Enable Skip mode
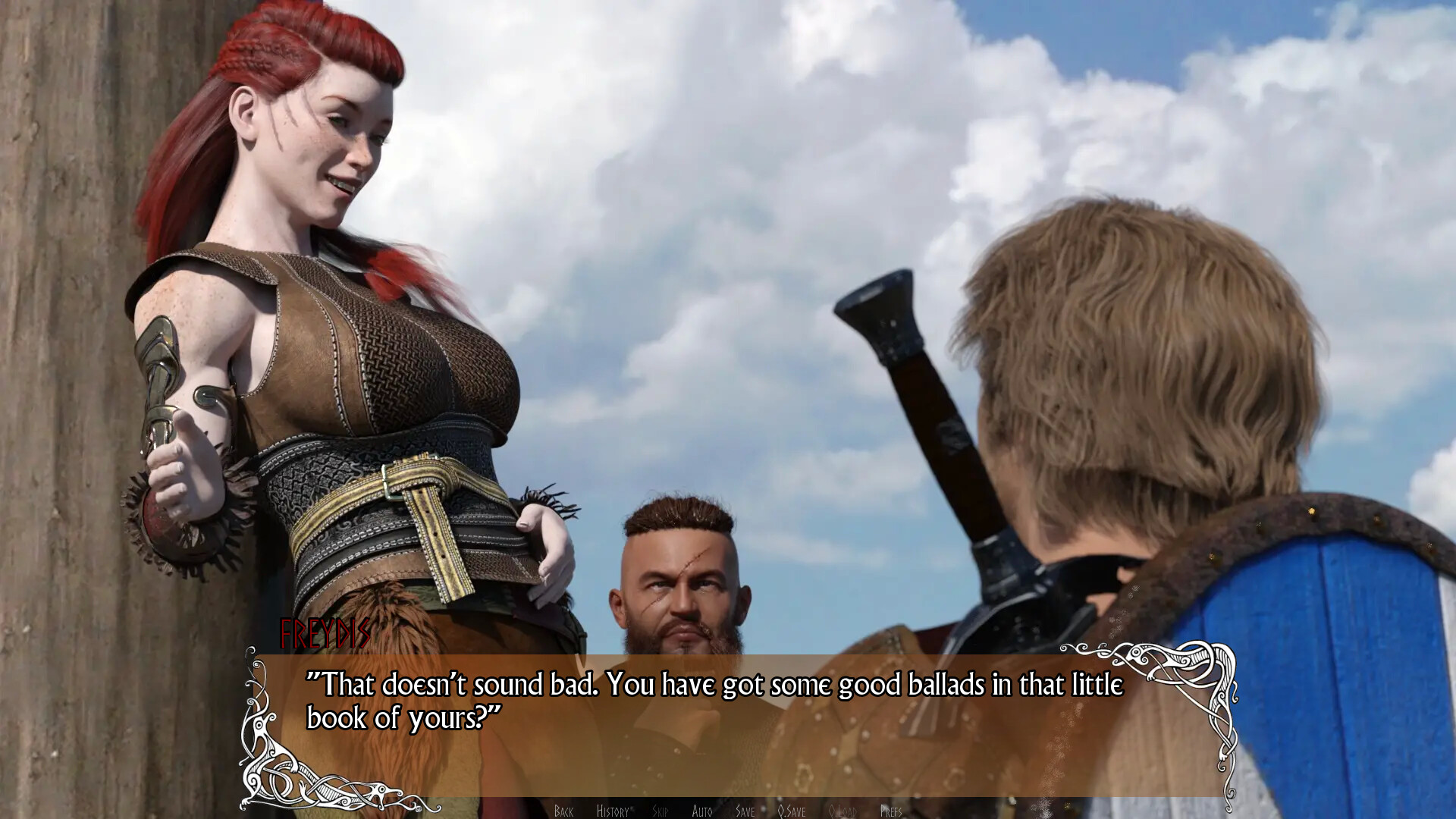 click(x=661, y=811)
